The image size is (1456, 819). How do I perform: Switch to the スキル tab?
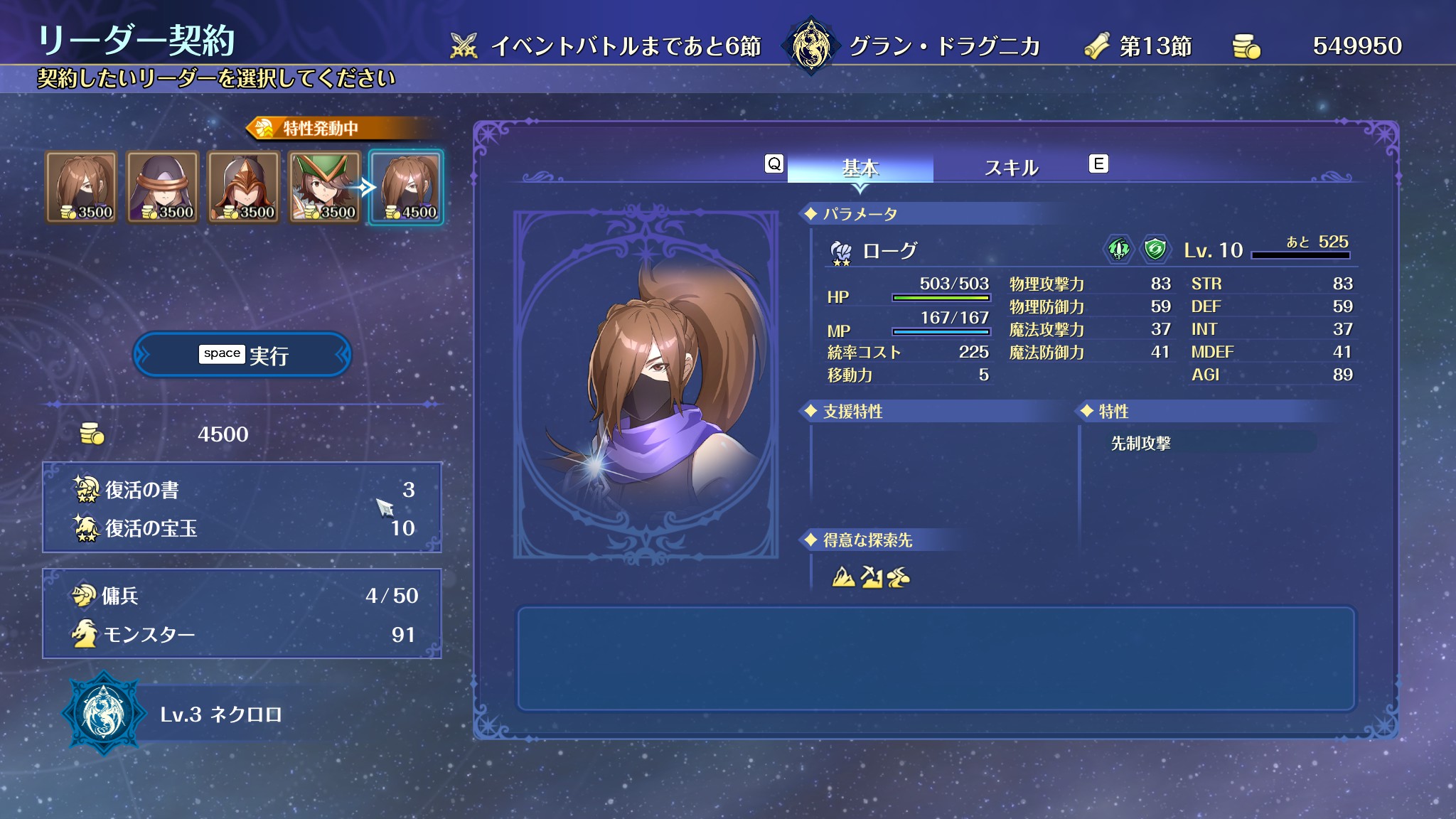(1011, 168)
